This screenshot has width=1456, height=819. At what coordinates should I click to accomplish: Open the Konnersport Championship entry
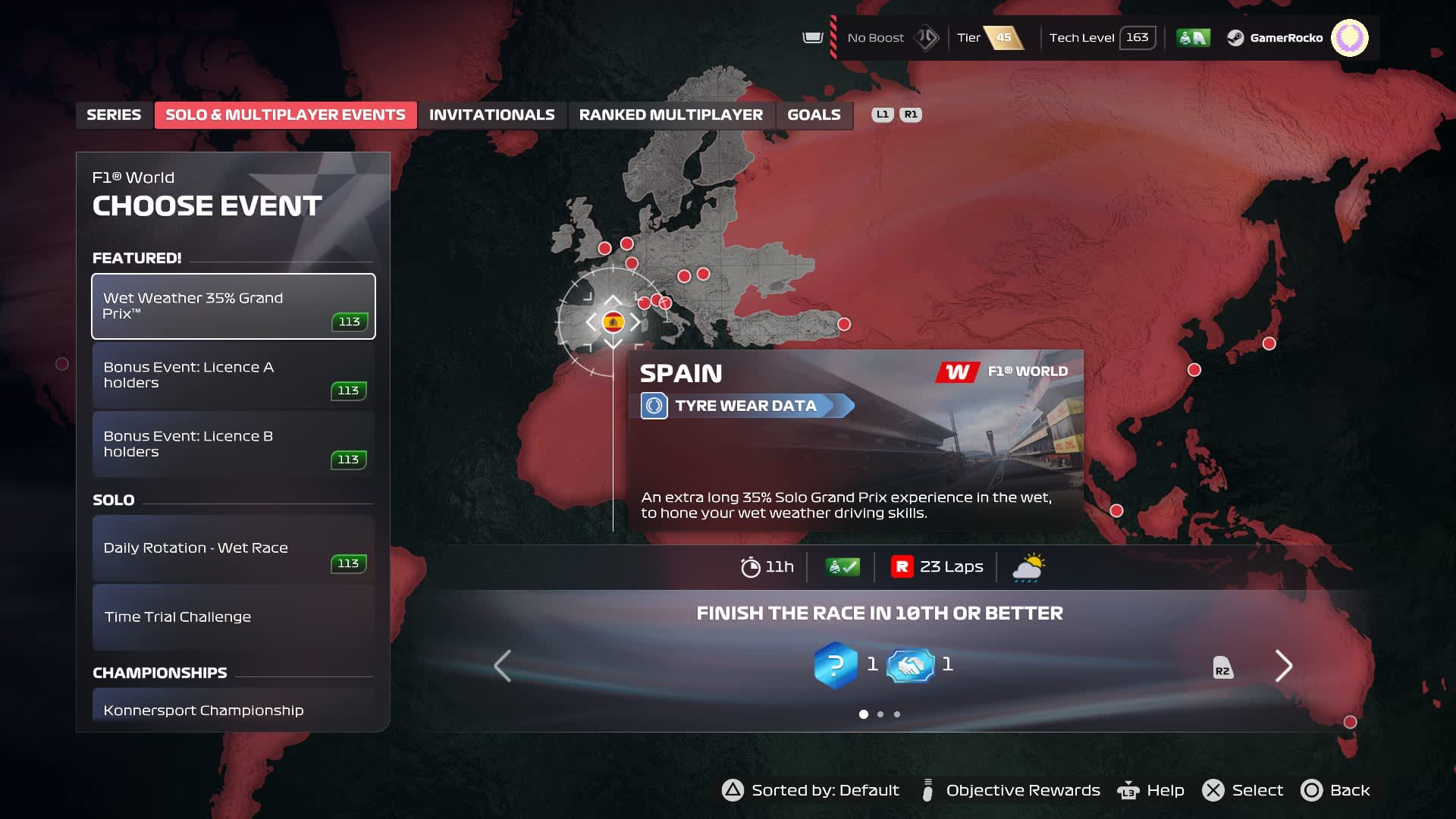tap(234, 709)
